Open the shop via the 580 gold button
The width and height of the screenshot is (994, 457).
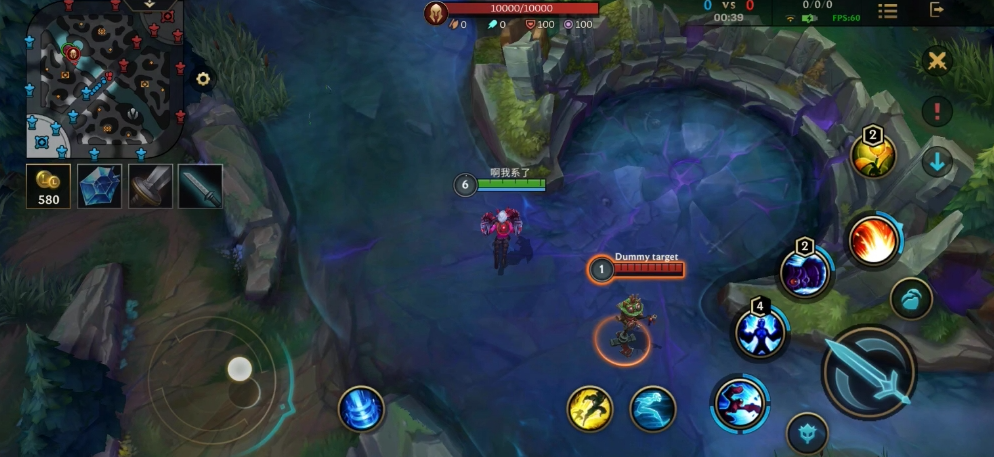pos(48,186)
